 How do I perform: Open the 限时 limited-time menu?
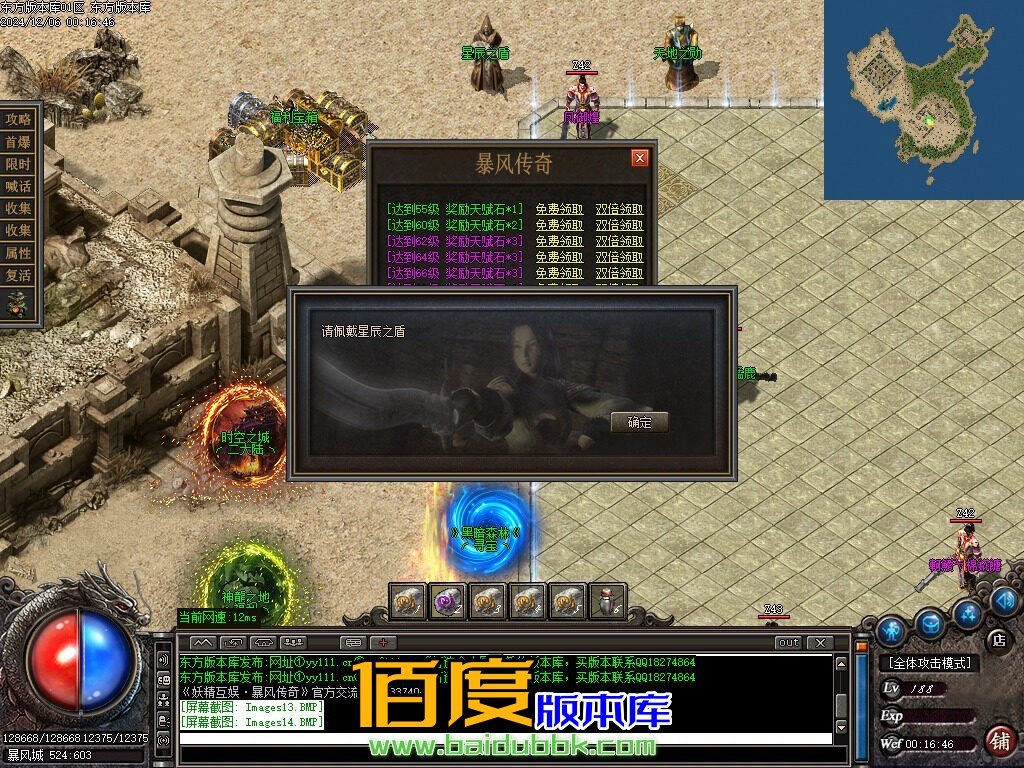point(19,164)
